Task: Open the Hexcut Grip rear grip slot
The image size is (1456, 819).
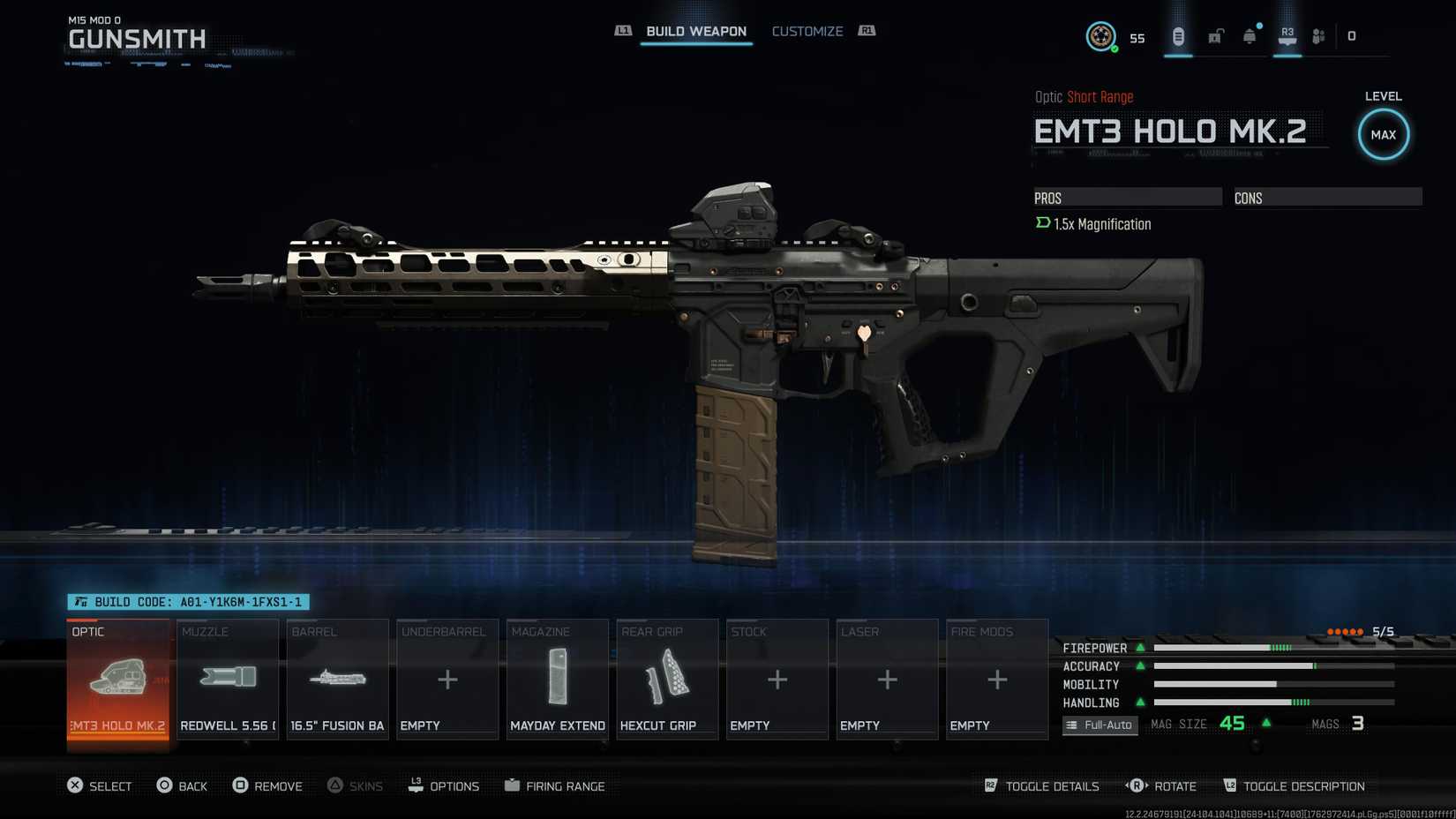Action: (667, 680)
